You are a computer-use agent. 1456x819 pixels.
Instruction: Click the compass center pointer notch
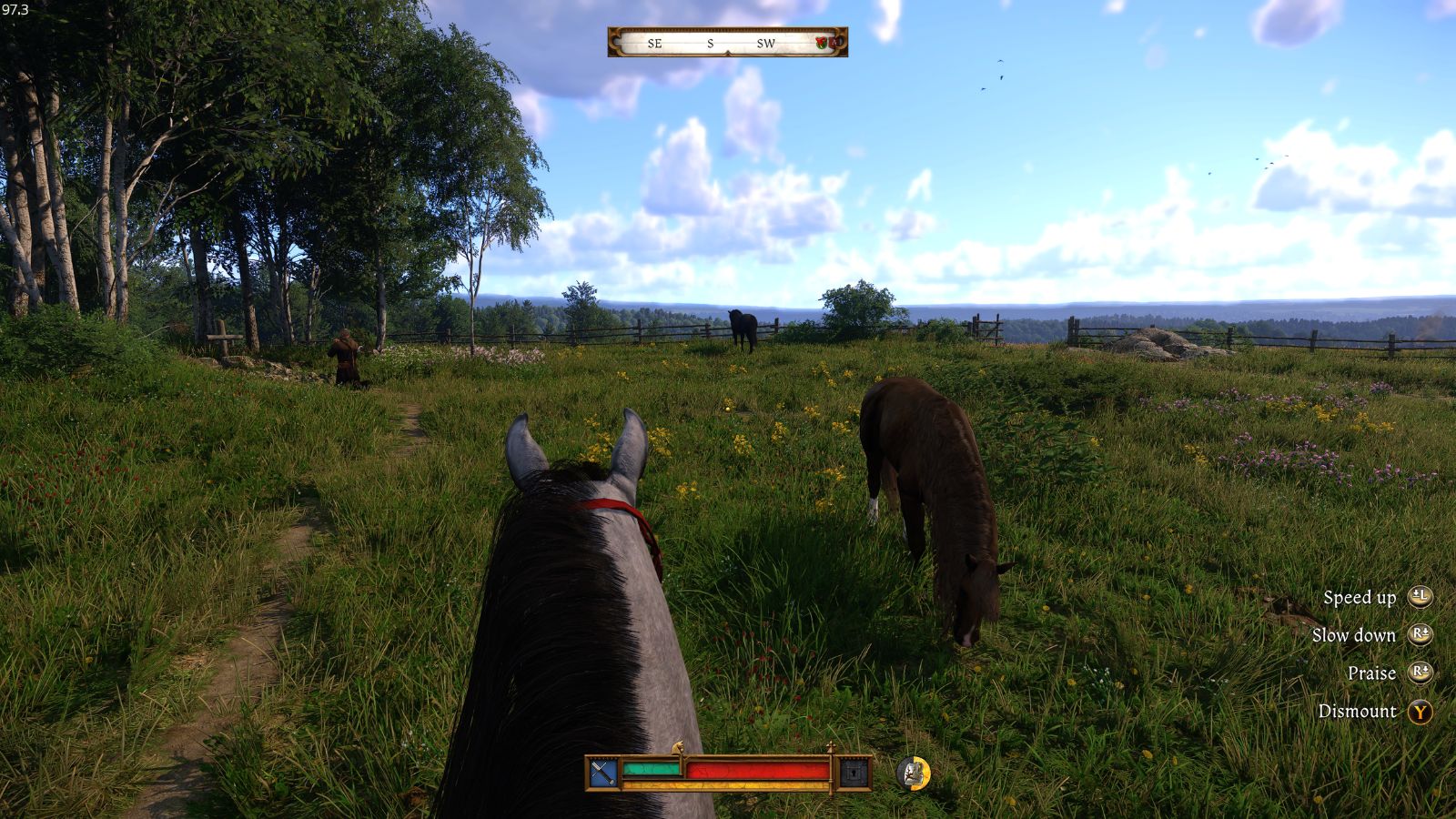click(728, 51)
